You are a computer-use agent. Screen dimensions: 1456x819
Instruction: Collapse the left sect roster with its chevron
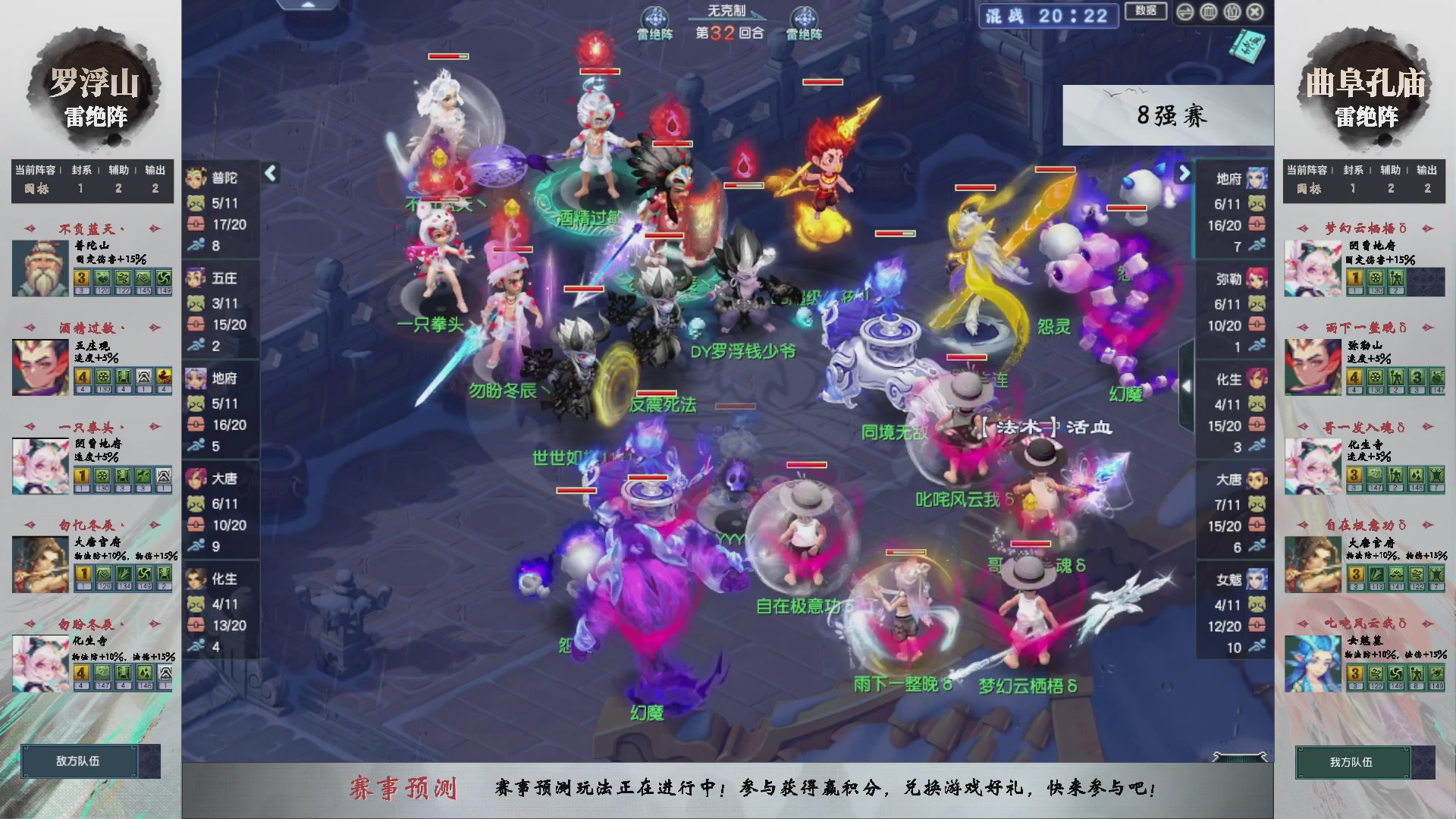pos(269,173)
